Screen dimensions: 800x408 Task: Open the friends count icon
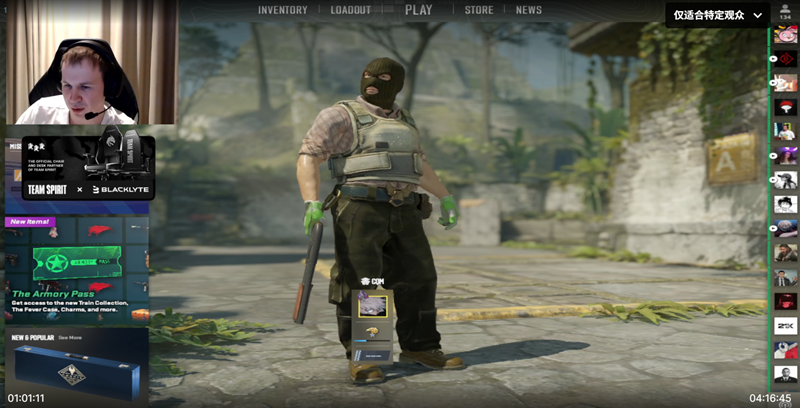(785, 10)
